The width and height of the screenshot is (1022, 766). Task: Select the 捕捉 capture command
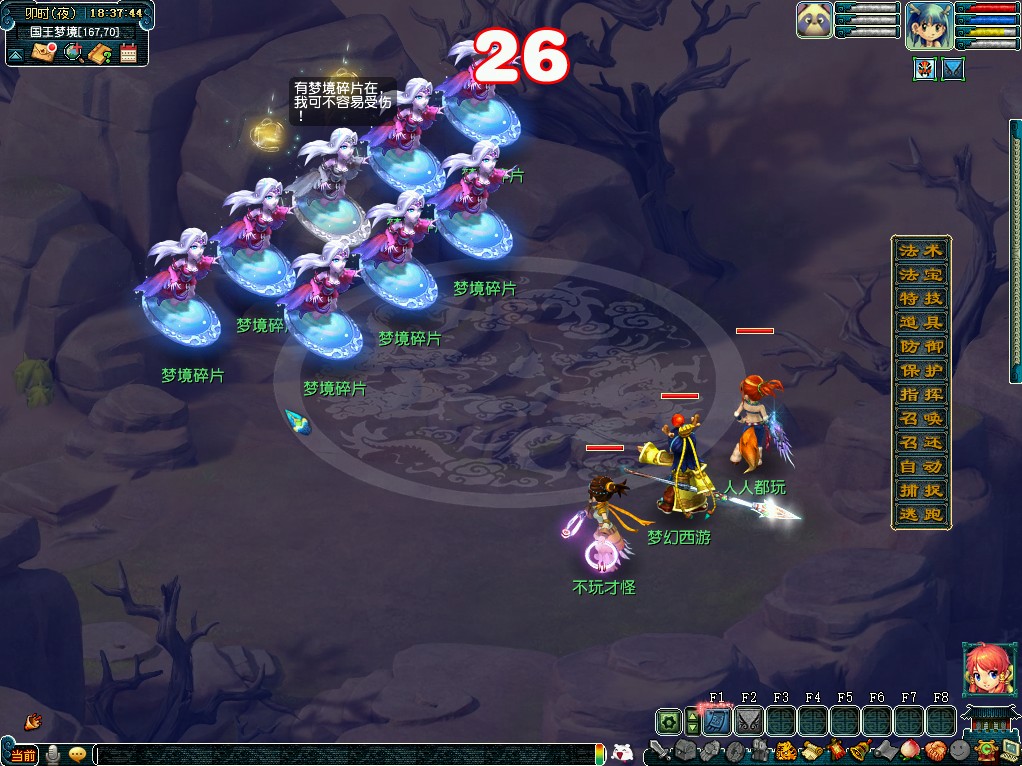(920, 491)
